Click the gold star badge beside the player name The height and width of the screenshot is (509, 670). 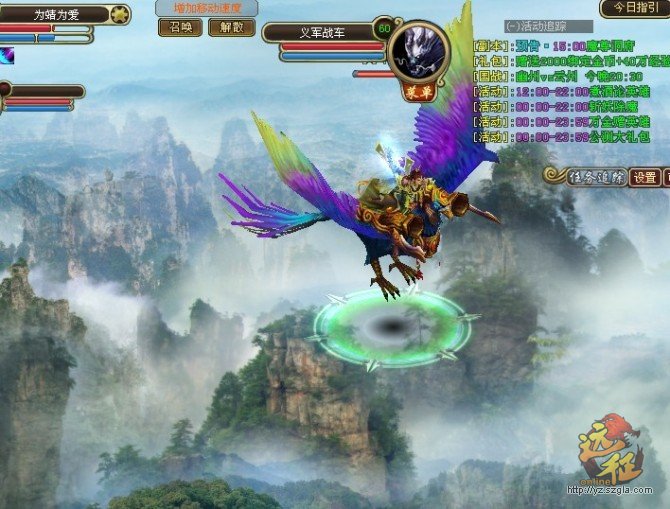click(119, 15)
